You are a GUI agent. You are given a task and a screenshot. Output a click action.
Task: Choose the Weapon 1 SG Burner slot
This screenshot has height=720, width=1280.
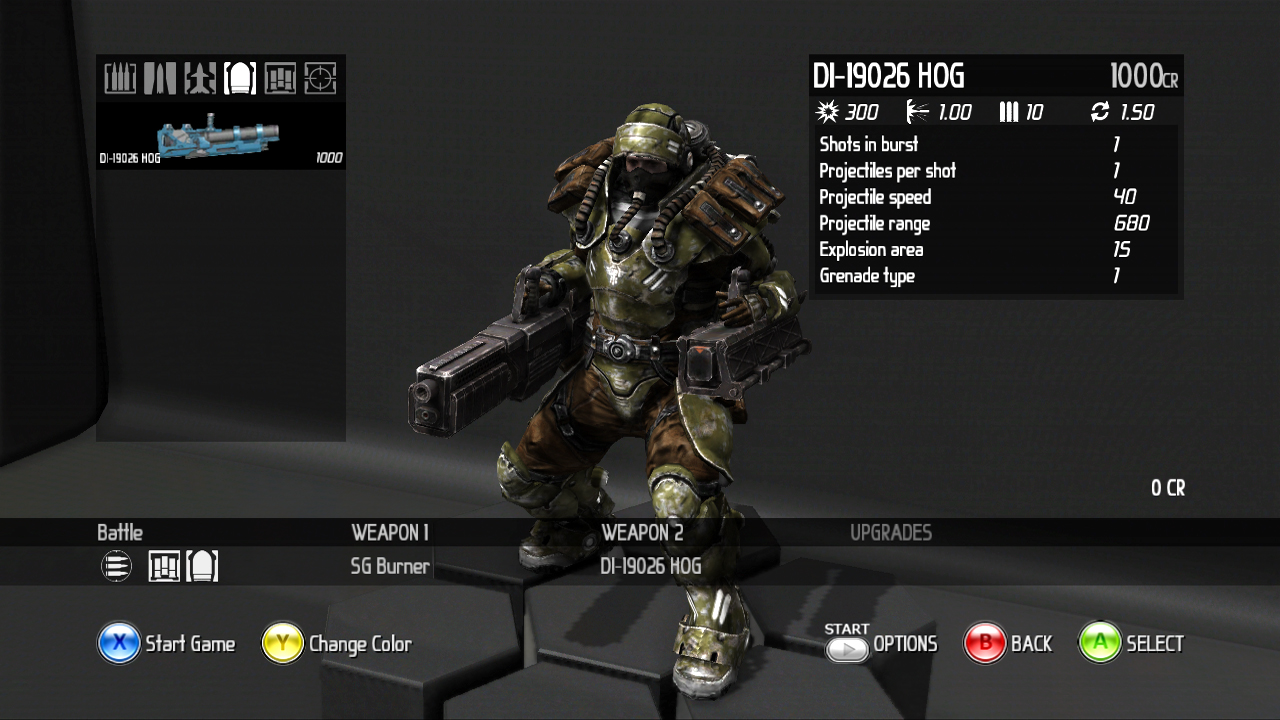coord(390,566)
